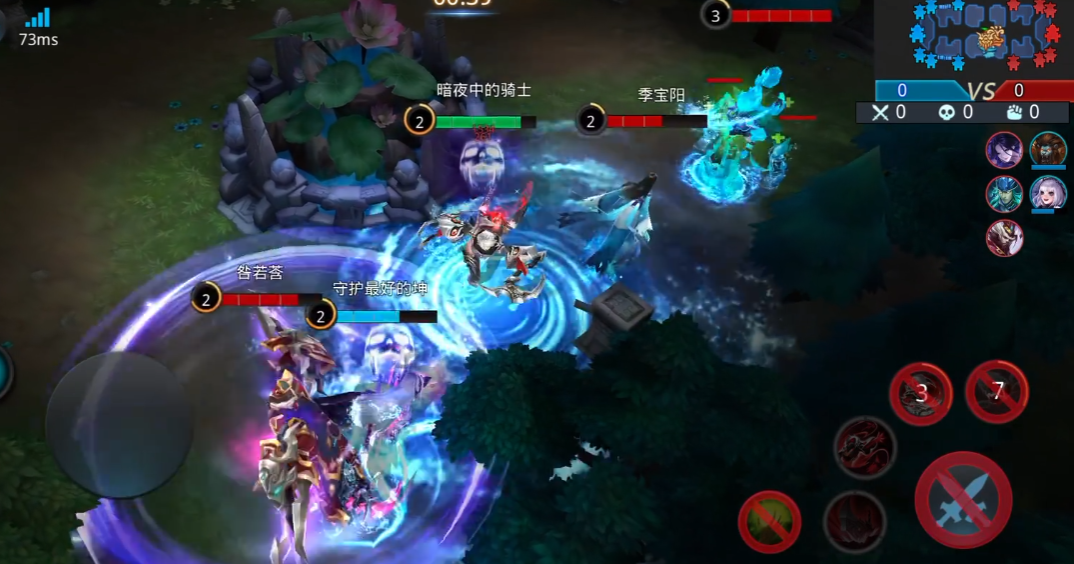1074x564 pixels.
Task: Tap the crossed-swords basic attack button
Action: (963, 500)
